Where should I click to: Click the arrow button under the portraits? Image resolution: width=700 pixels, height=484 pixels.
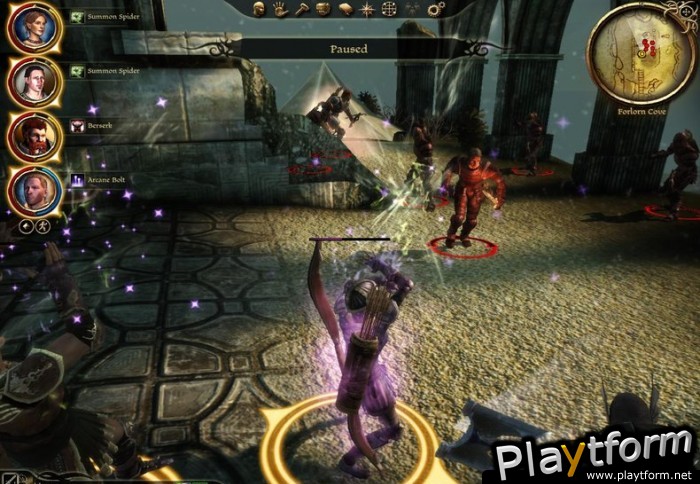(x=27, y=227)
